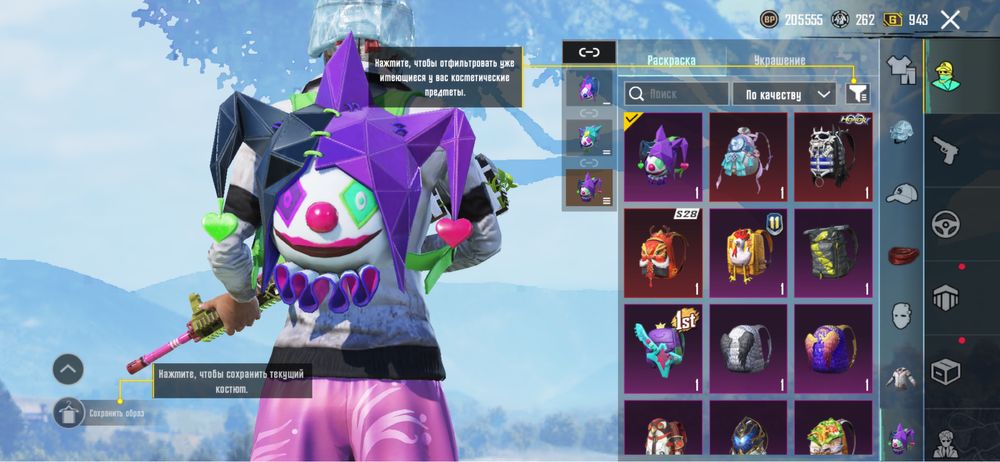Open the face mask category
Viewport: 1000px width, 462px height.
tap(902, 314)
